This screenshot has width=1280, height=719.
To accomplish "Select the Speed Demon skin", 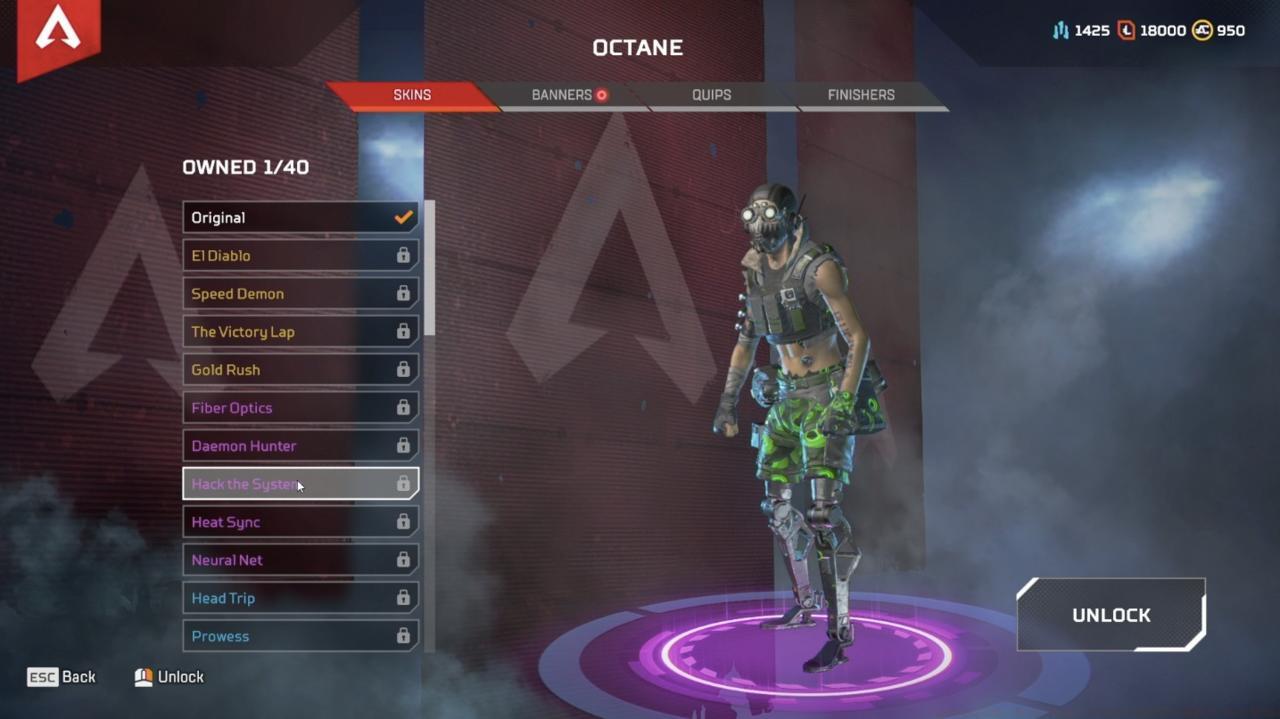I will coord(300,294).
